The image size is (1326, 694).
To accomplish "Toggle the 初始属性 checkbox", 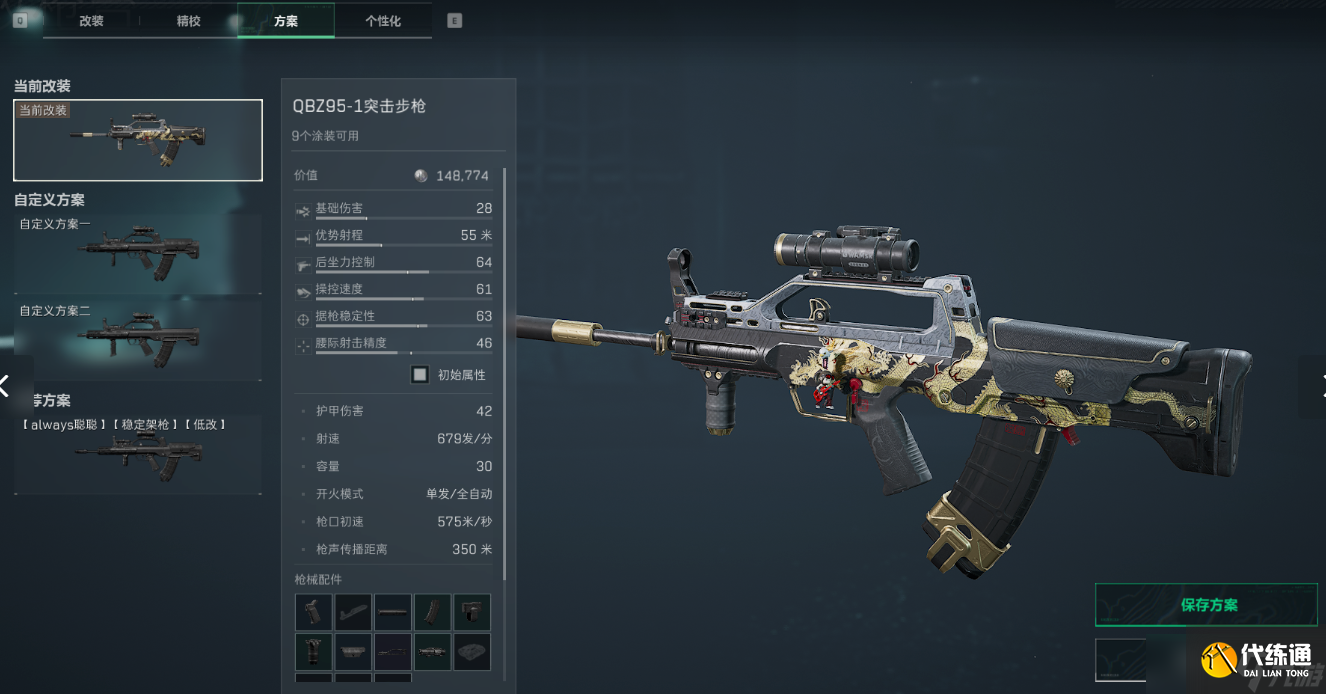I will (420, 375).
